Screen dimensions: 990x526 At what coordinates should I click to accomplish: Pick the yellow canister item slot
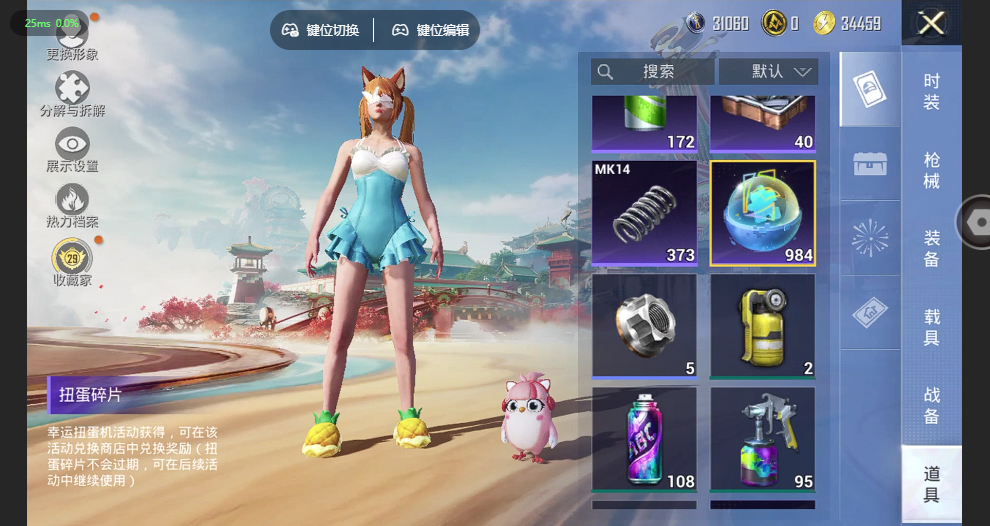click(x=763, y=327)
